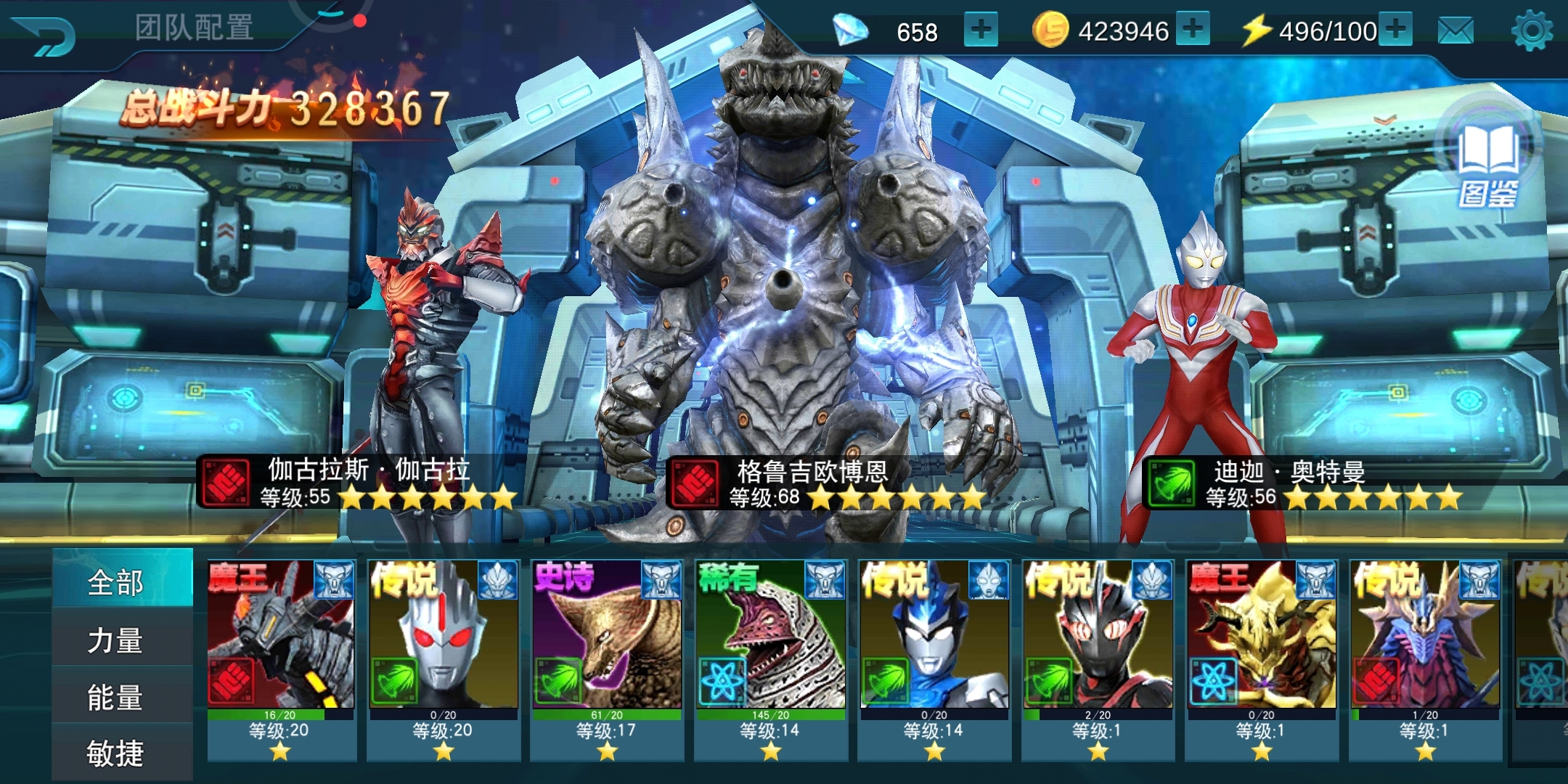The height and width of the screenshot is (784, 1568).
Task: Go back using the return arrow
Action: click(45, 33)
